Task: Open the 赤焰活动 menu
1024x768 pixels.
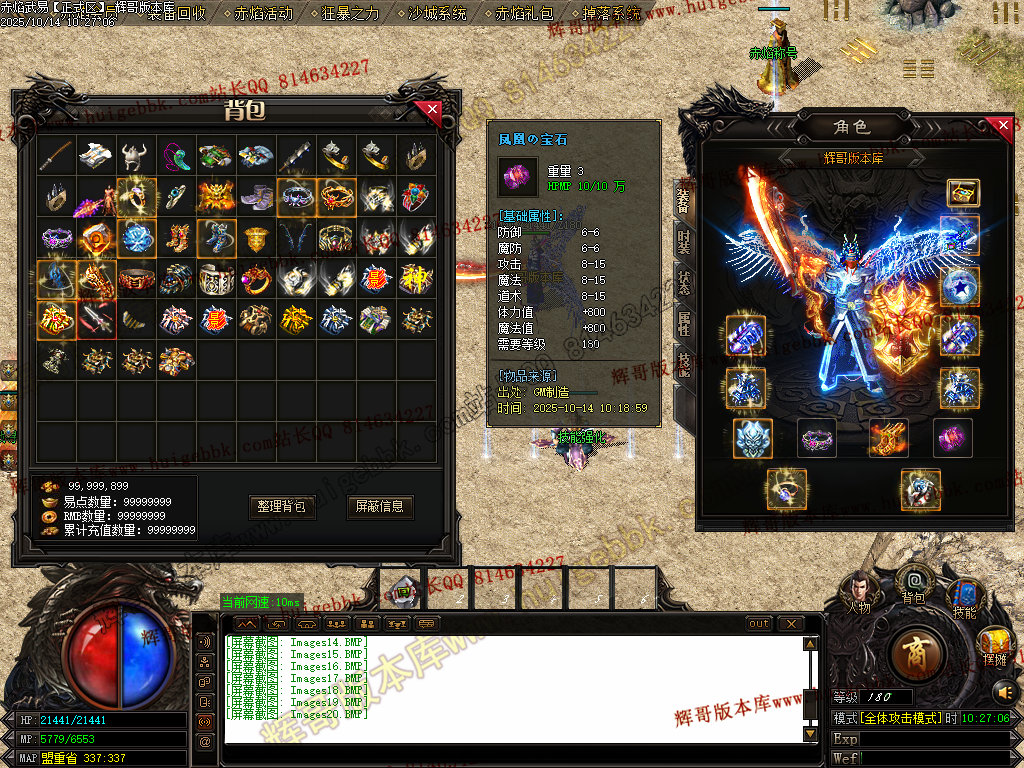Action: [264, 14]
